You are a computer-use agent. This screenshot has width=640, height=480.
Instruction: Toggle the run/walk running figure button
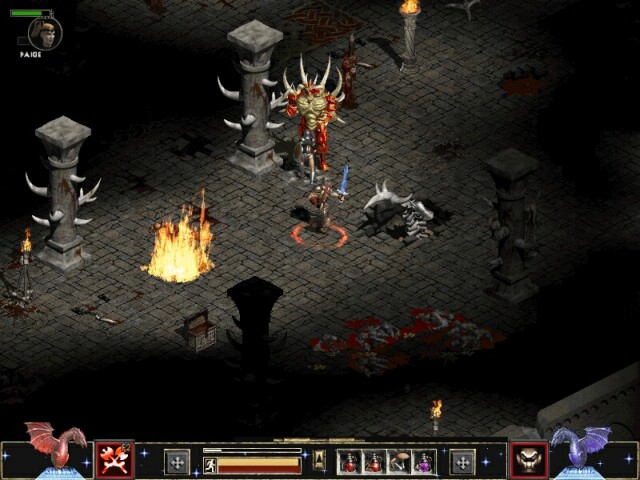pyautogui.click(x=210, y=465)
